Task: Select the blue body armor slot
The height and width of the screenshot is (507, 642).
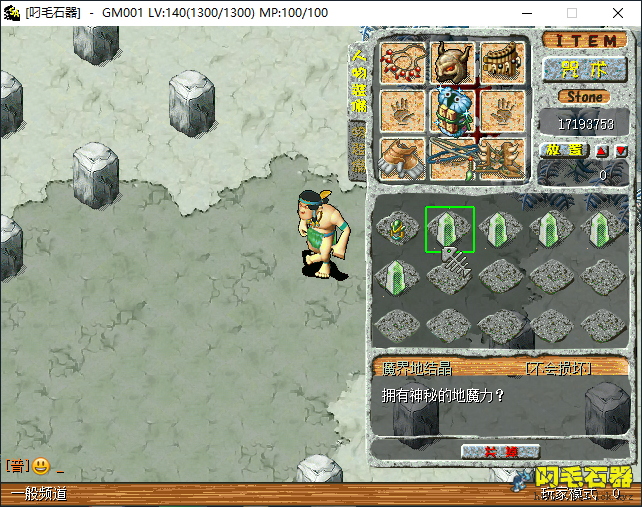Action: pos(452,110)
